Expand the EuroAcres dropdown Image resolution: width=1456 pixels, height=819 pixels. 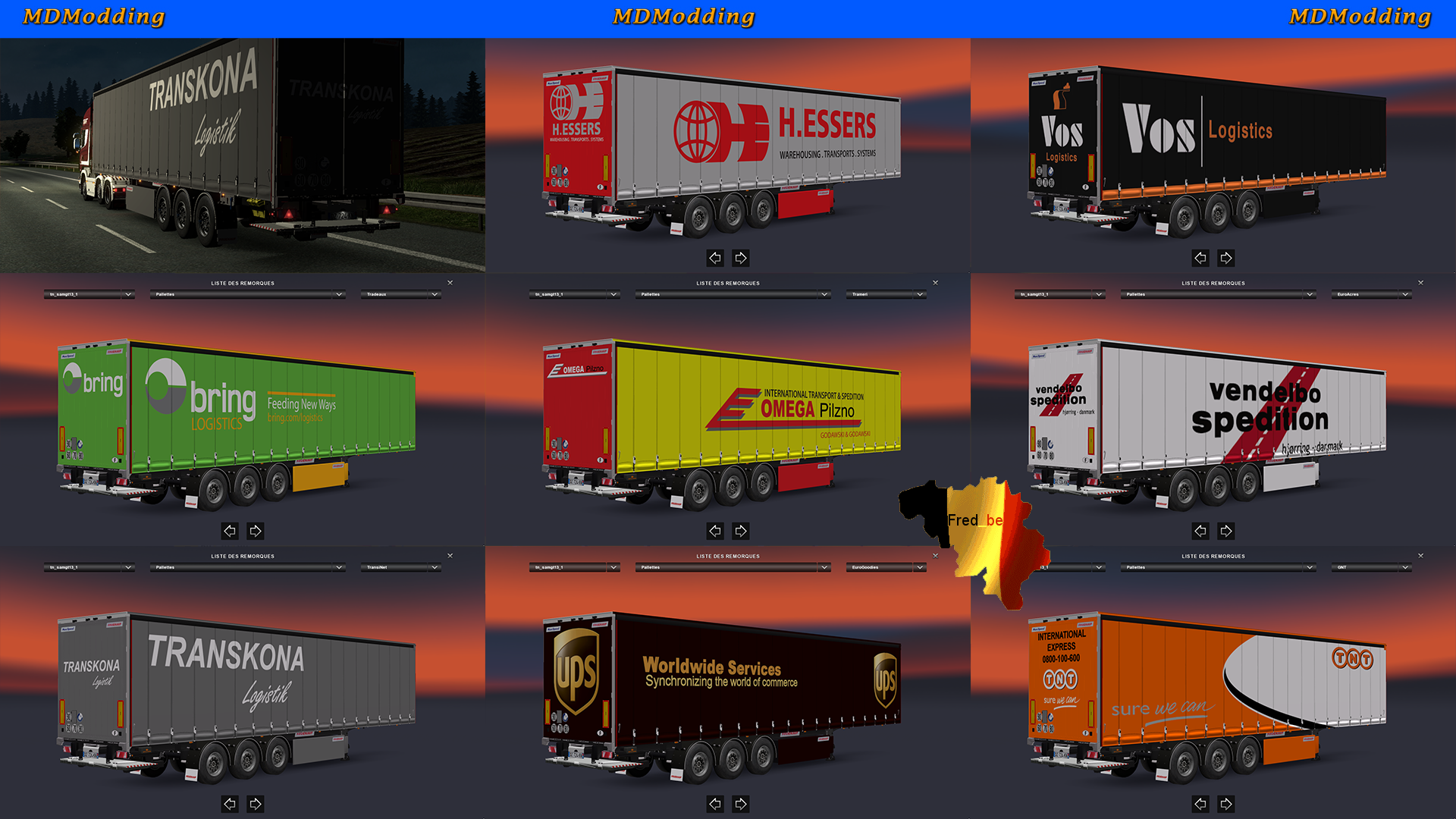(1371, 294)
